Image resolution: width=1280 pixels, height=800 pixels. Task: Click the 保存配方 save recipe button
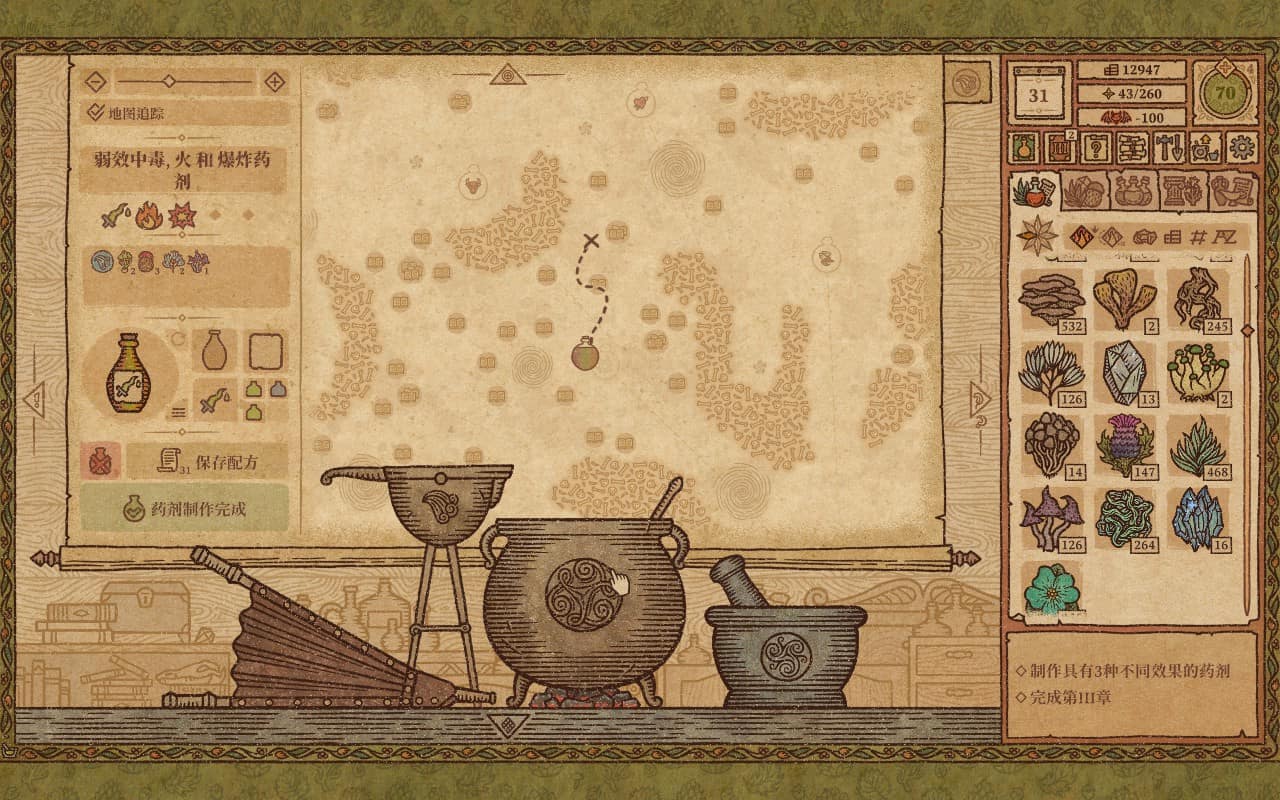(210, 460)
